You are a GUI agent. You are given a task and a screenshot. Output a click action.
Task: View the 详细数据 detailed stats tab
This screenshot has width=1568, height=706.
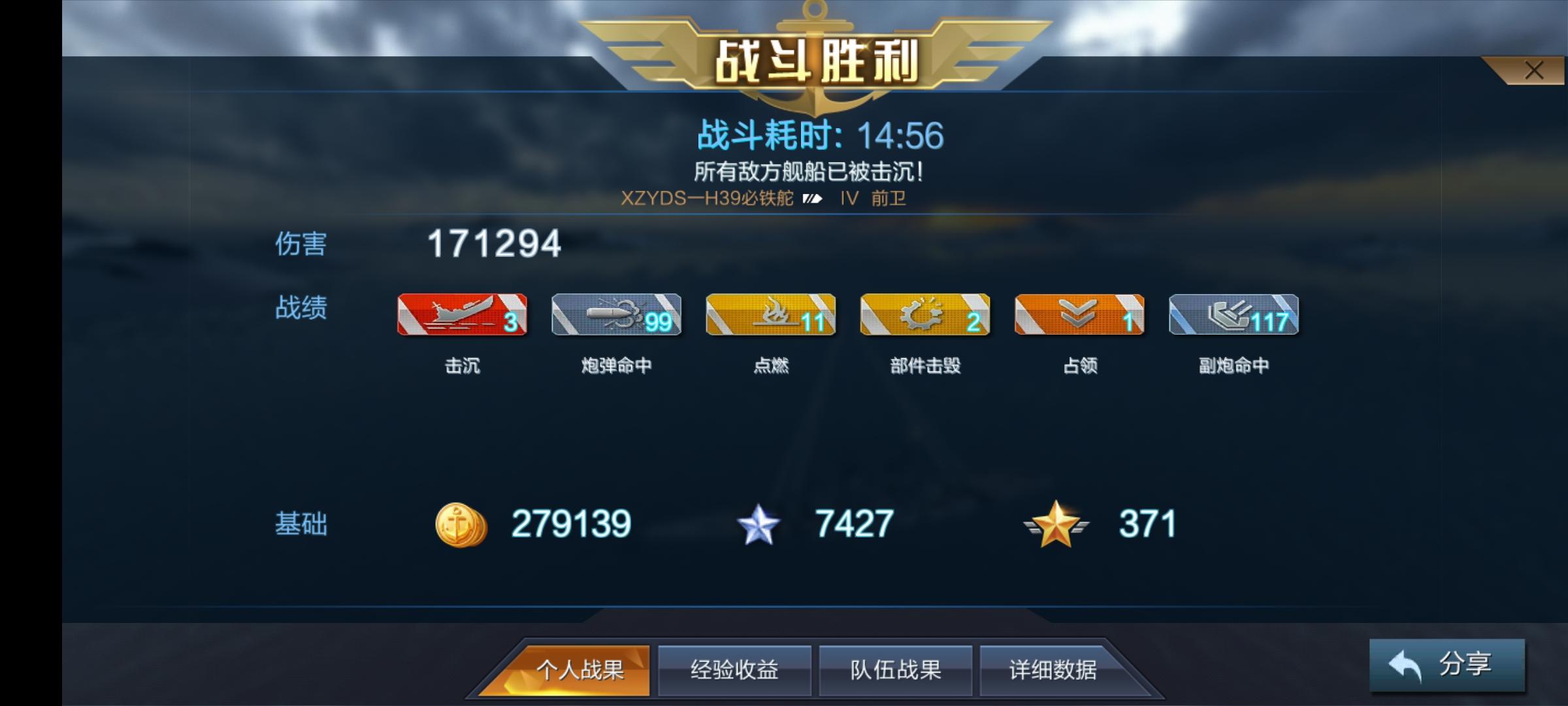click(x=1054, y=670)
